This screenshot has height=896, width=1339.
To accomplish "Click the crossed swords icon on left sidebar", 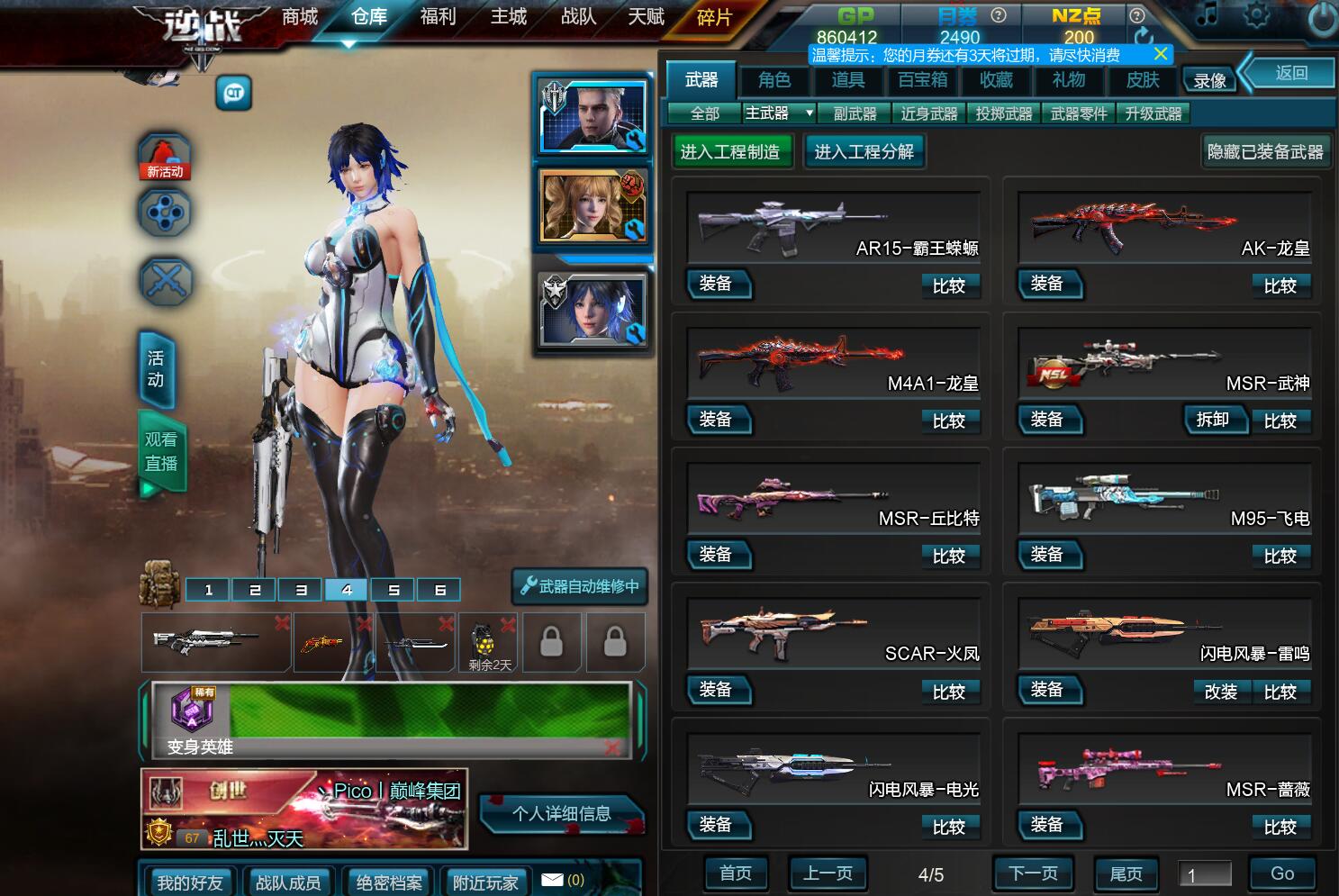I will (165, 281).
